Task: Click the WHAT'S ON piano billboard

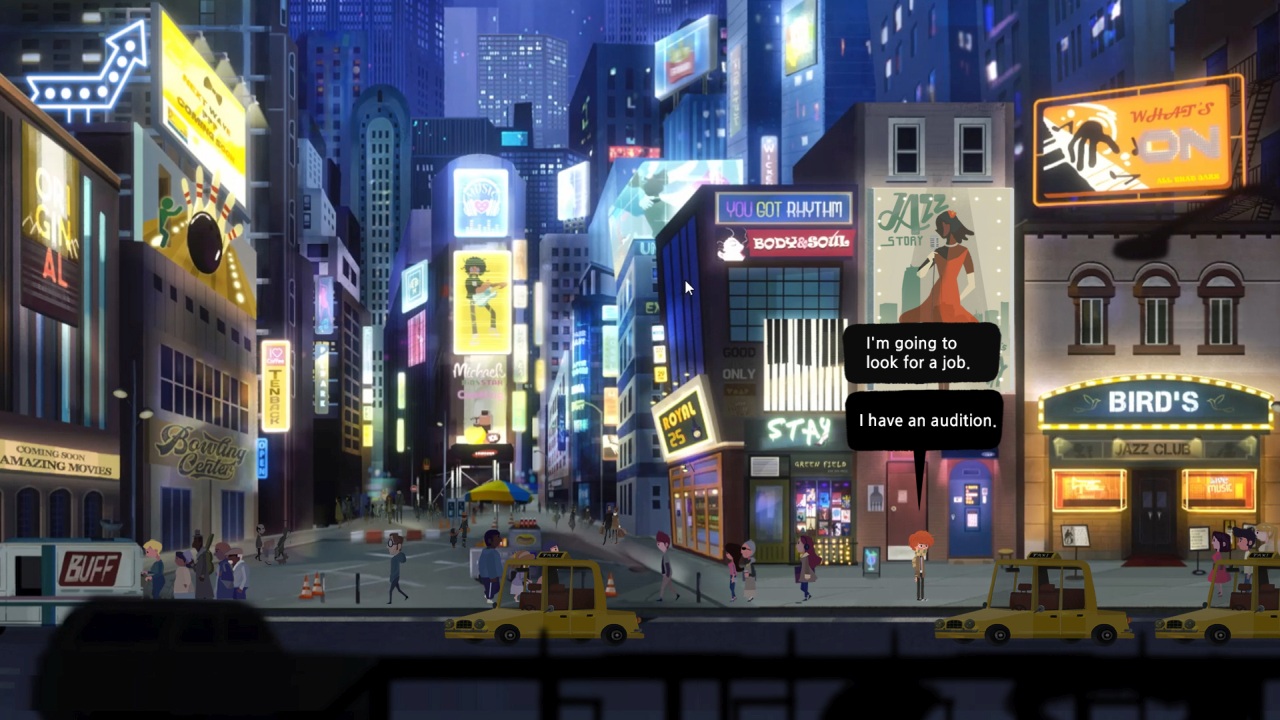Action: (1130, 140)
